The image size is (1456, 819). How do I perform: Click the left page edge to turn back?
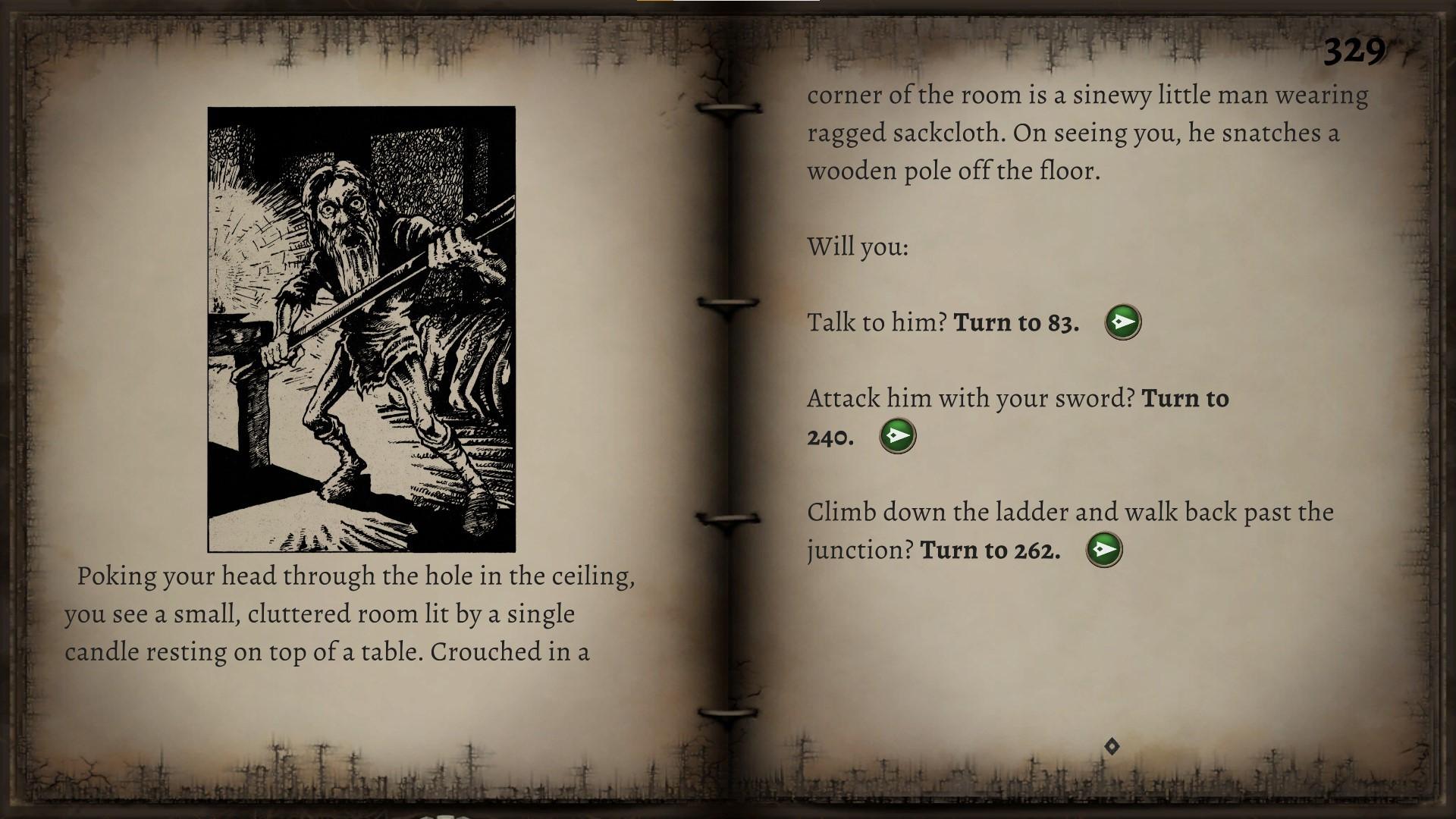point(23,409)
